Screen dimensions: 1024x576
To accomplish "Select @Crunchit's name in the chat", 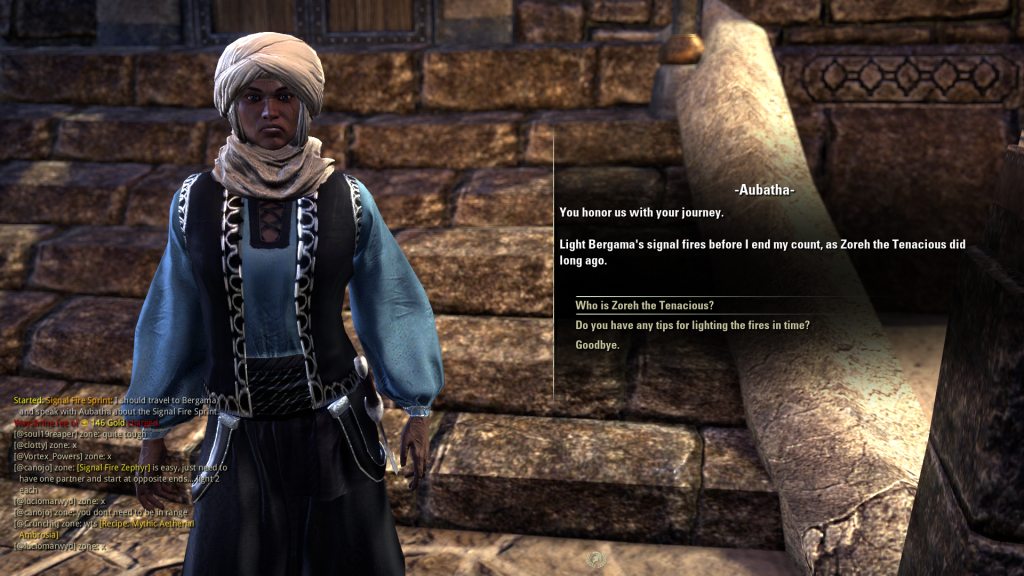I will (36, 523).
